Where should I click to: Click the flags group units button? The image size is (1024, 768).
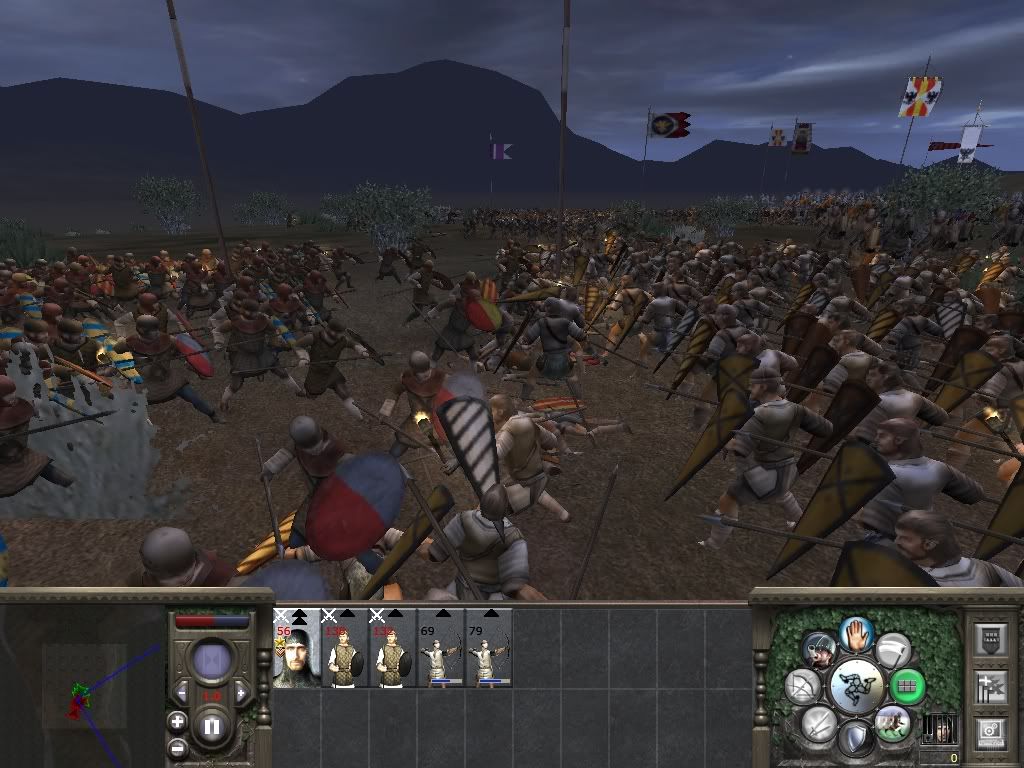click(989, 687)
